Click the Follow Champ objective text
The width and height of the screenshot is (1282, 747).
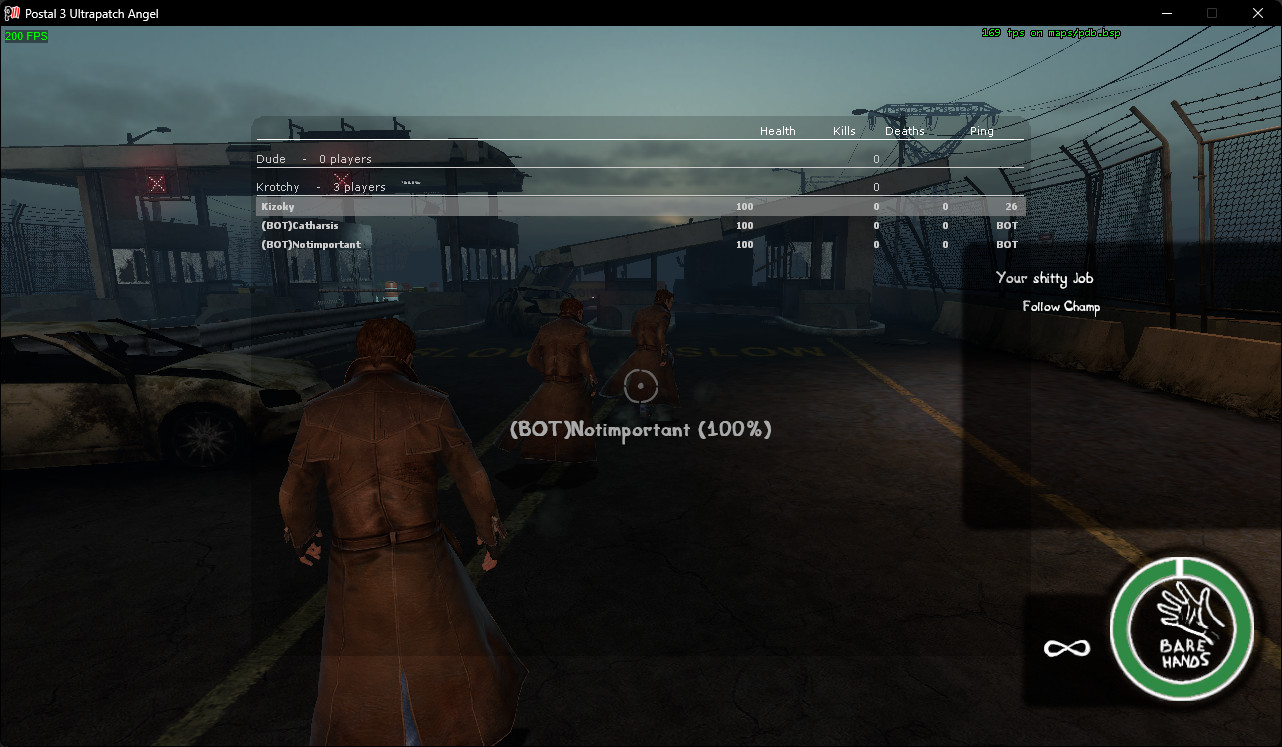pos(1060,307)
